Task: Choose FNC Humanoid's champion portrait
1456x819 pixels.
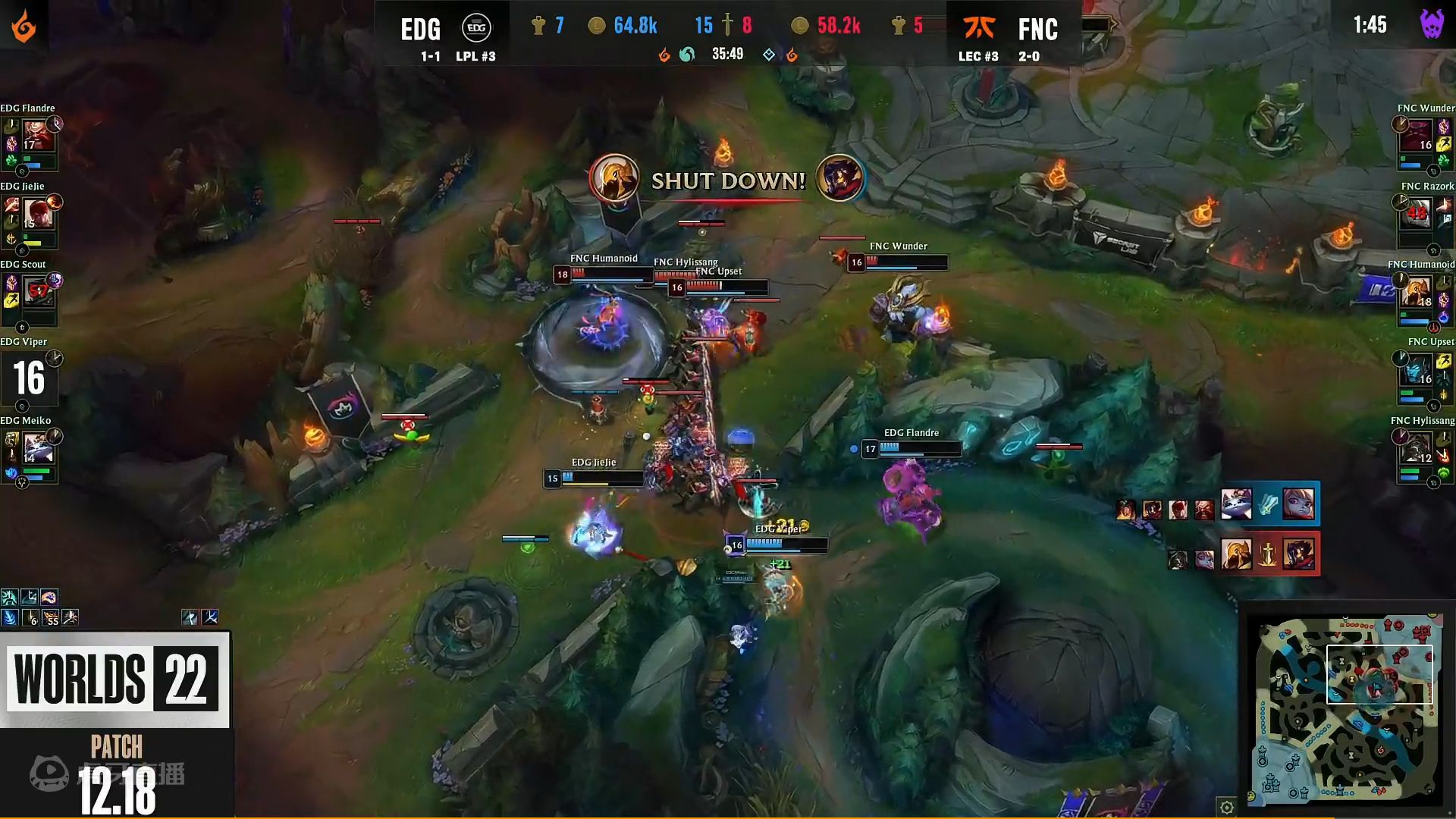Action: point(1417,293)
